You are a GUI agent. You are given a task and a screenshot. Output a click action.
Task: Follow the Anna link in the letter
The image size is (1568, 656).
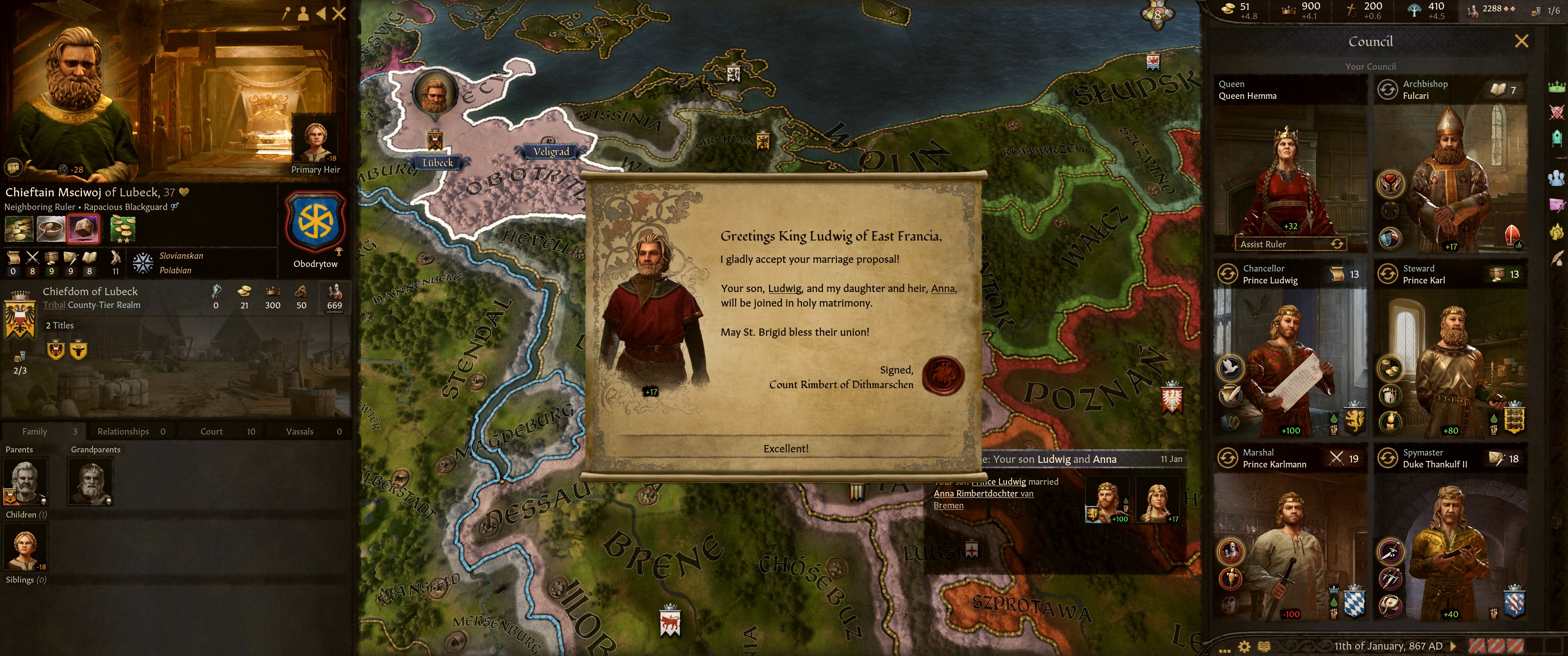[942, 288]
